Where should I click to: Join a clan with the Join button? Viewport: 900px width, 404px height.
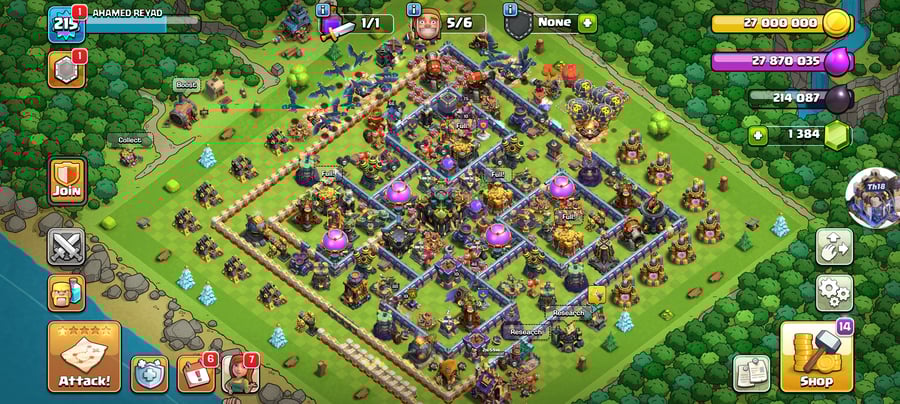[x=66, y=181]
